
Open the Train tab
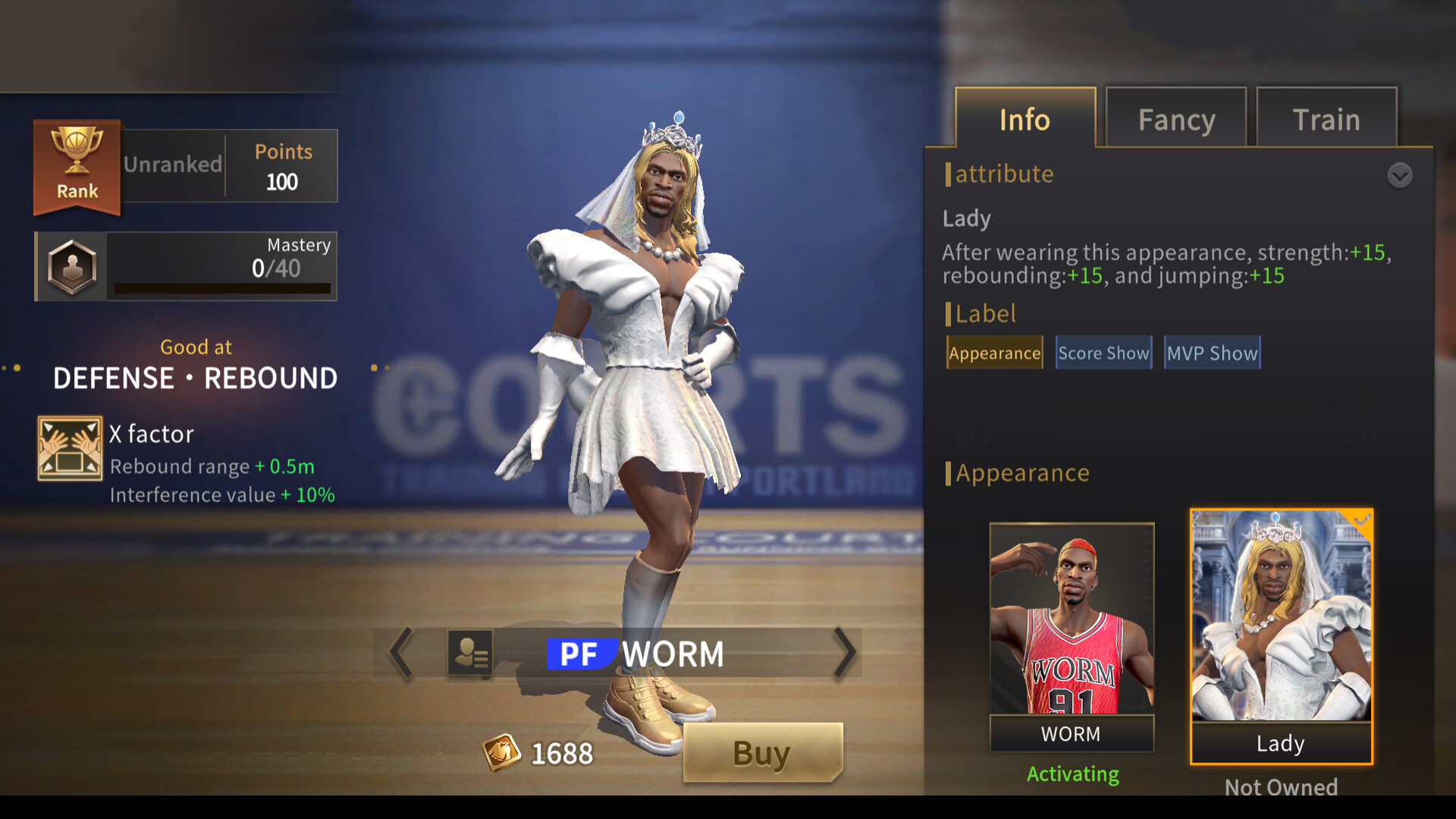coord(1326,119)
